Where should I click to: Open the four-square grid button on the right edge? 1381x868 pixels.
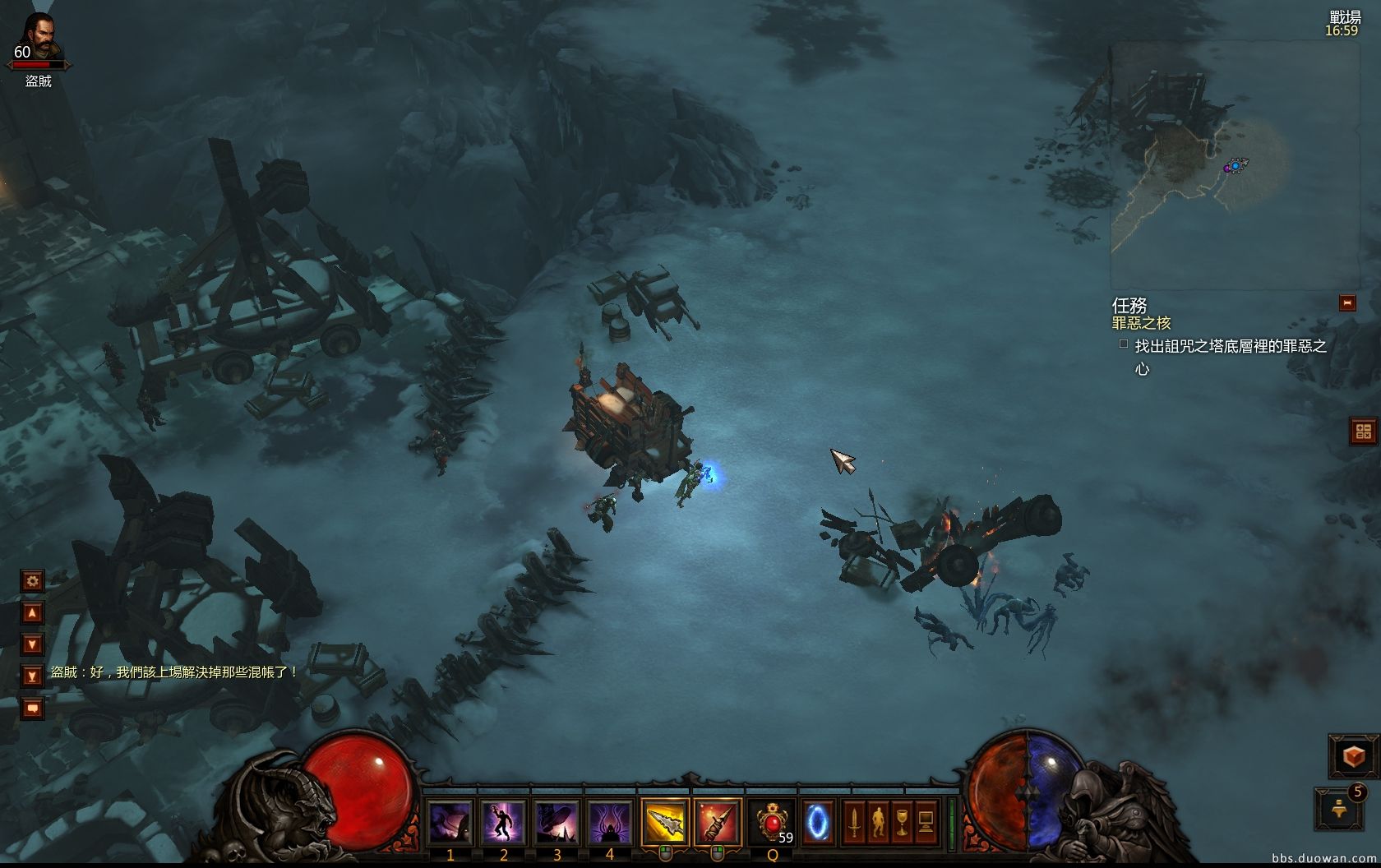(x=1364, y=432)
